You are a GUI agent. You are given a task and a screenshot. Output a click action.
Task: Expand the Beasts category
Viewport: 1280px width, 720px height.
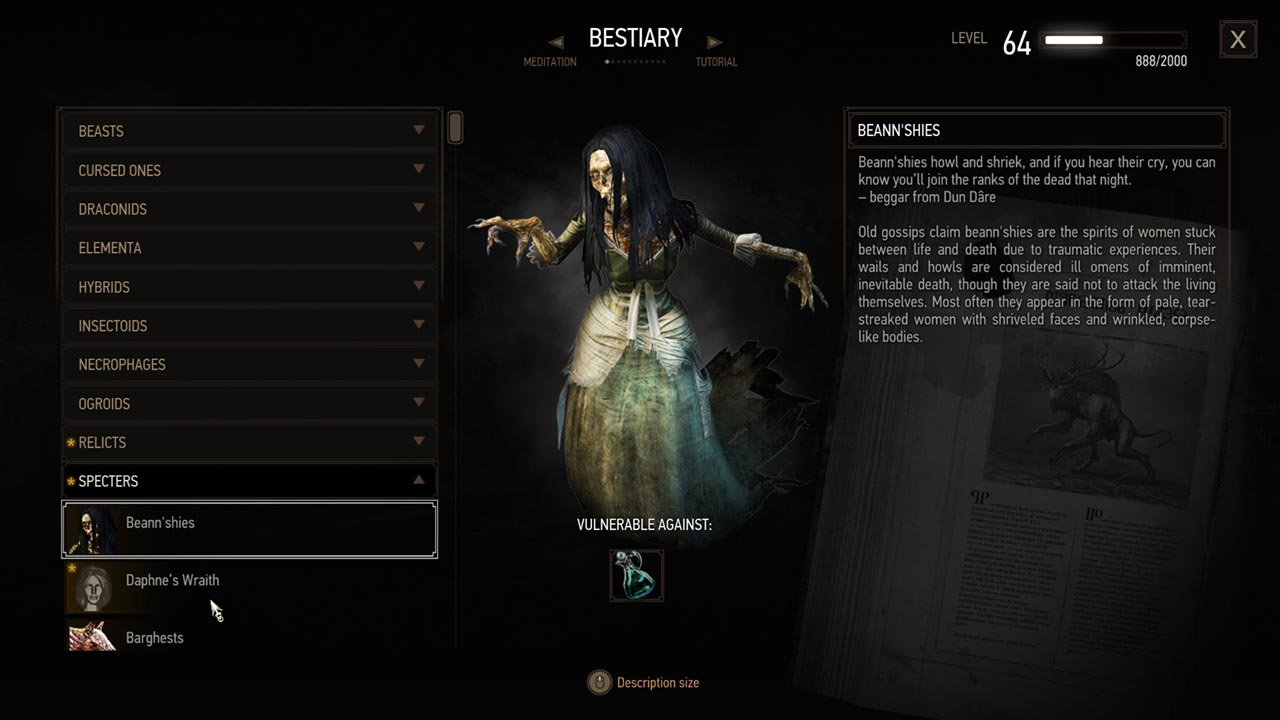pyautogui.click(x=249, y=131)
